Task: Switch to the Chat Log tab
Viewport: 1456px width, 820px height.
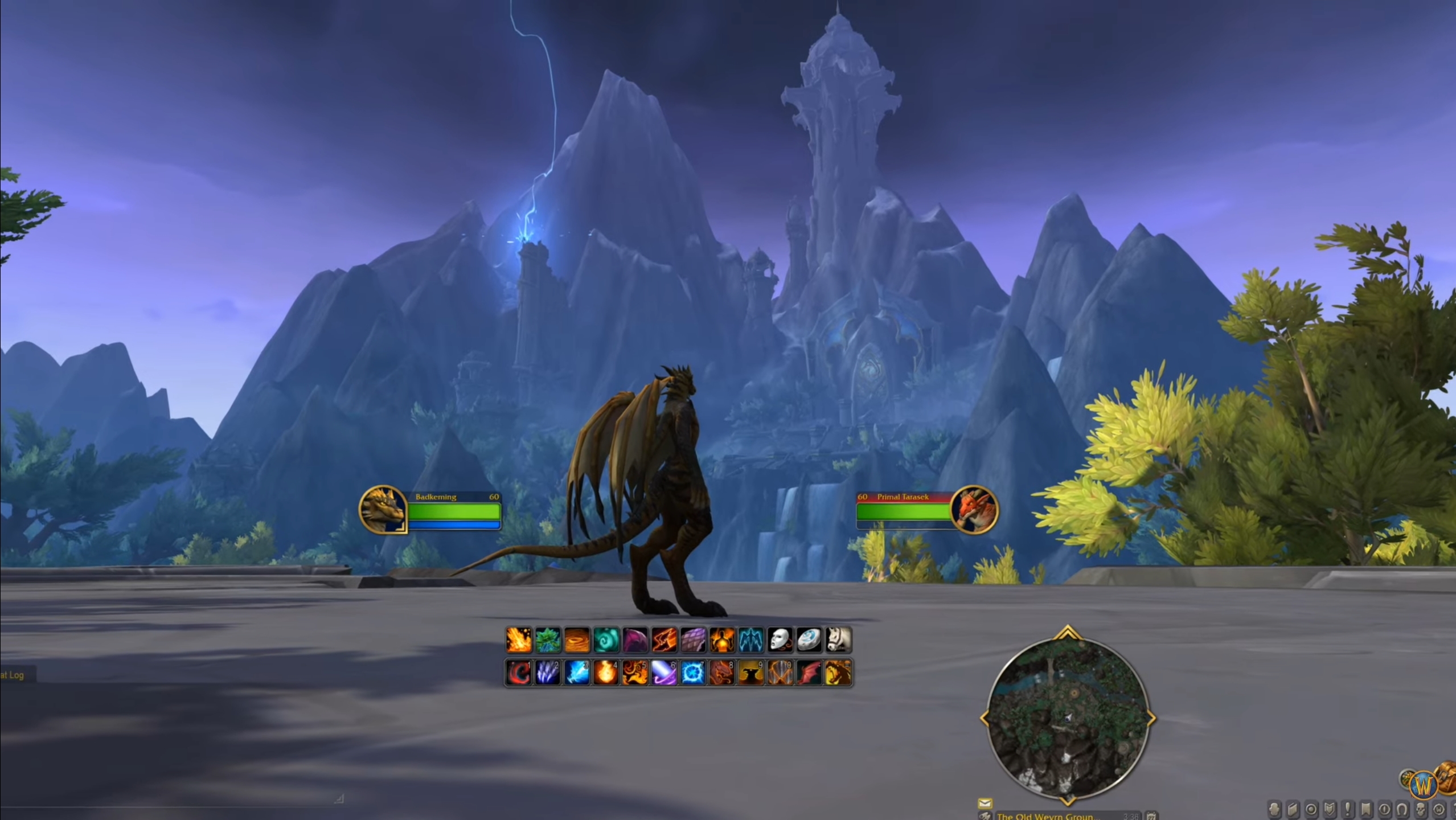Action: (x=11, y=674)
